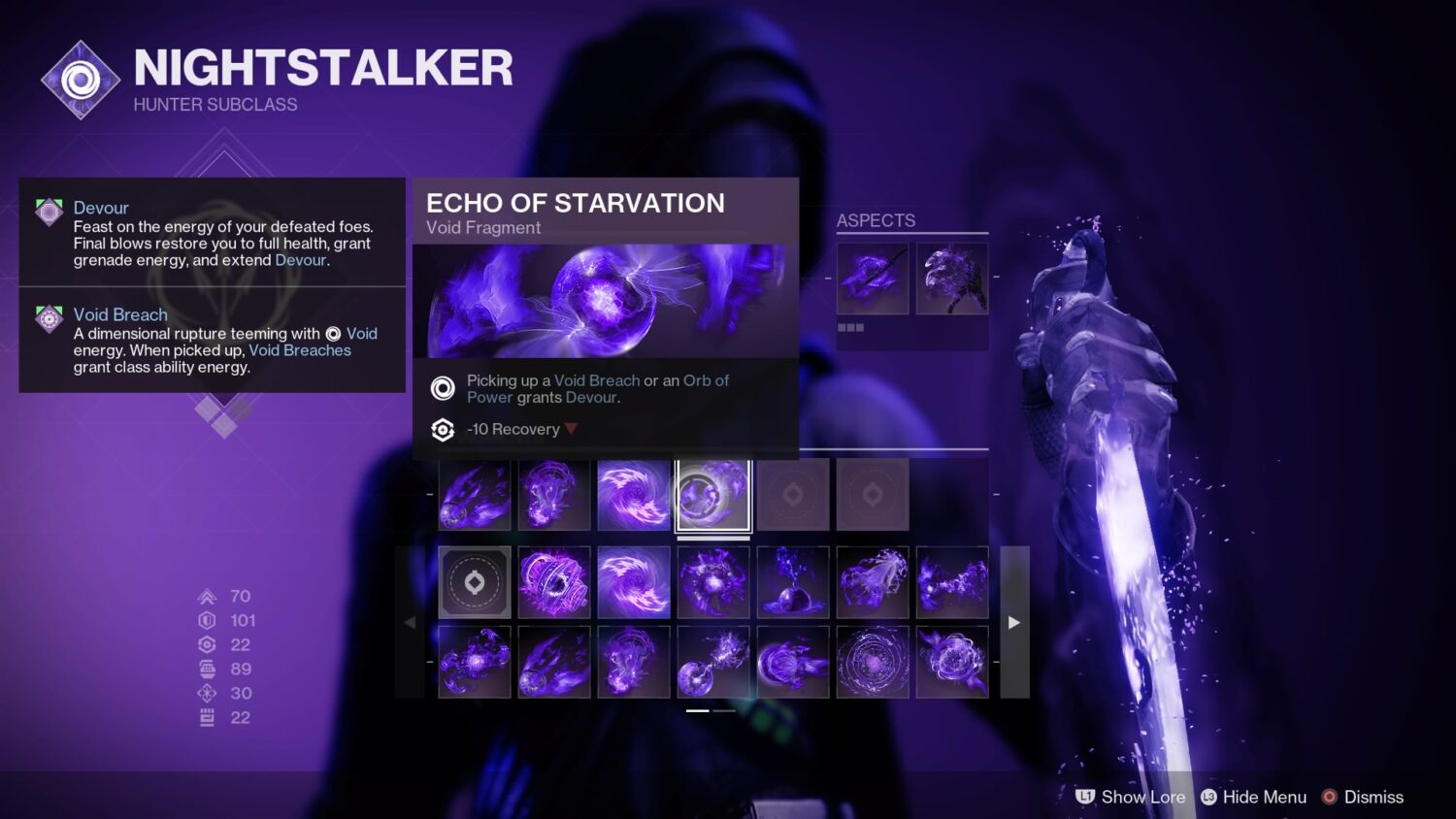
Task: Click the Mobility stat icon
Action: [x=206, y=596]
